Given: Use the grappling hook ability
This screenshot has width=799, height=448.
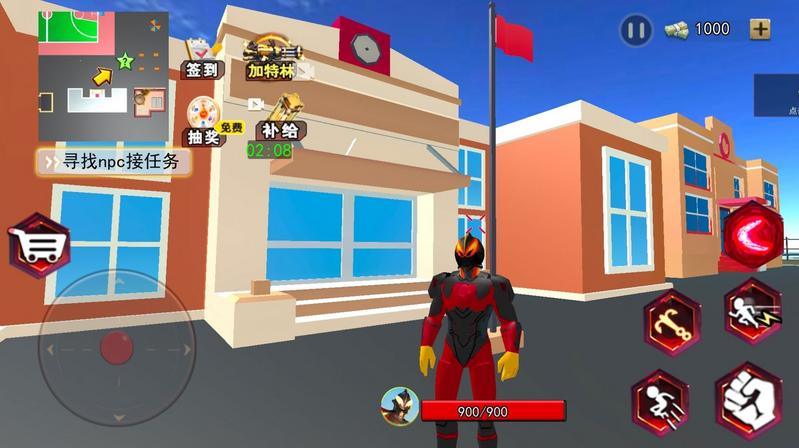Looking at the screenshot, I should [x=672, y=322].
